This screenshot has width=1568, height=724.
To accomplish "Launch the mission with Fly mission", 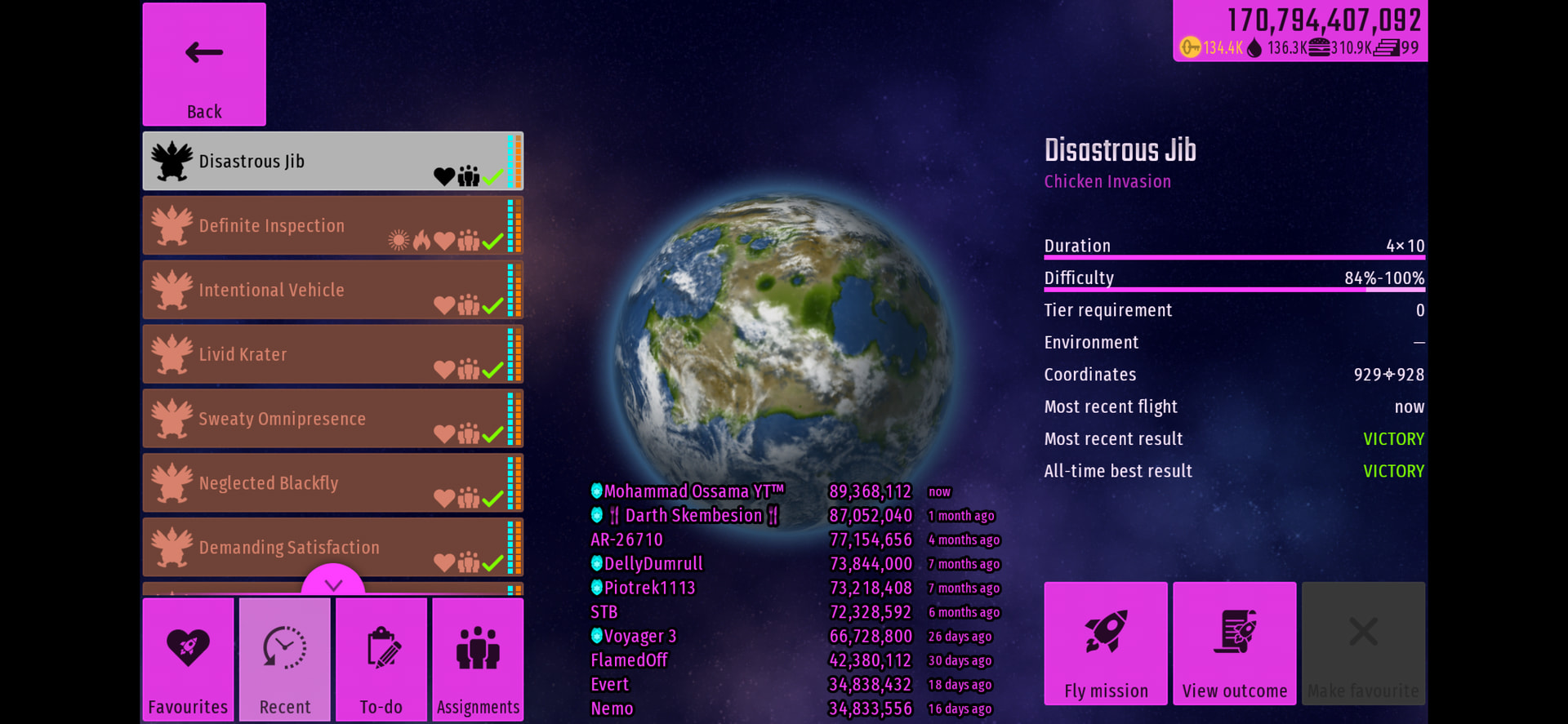I will 1106,643.
